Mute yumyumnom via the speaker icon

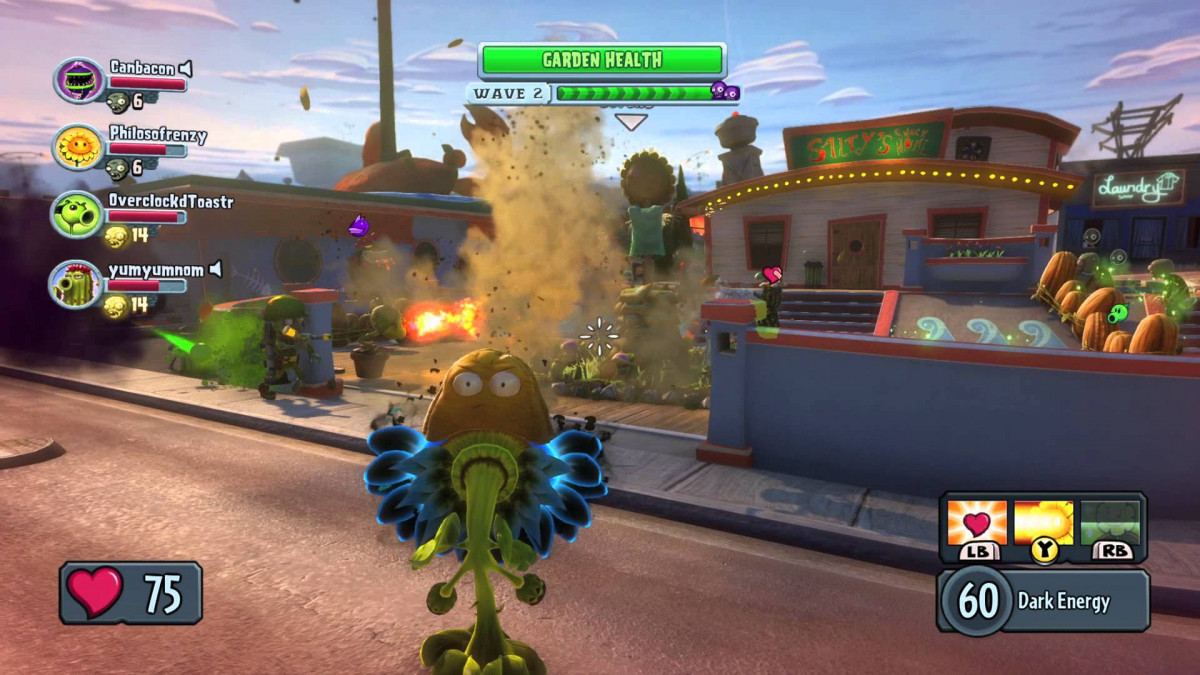click(215, 270)
